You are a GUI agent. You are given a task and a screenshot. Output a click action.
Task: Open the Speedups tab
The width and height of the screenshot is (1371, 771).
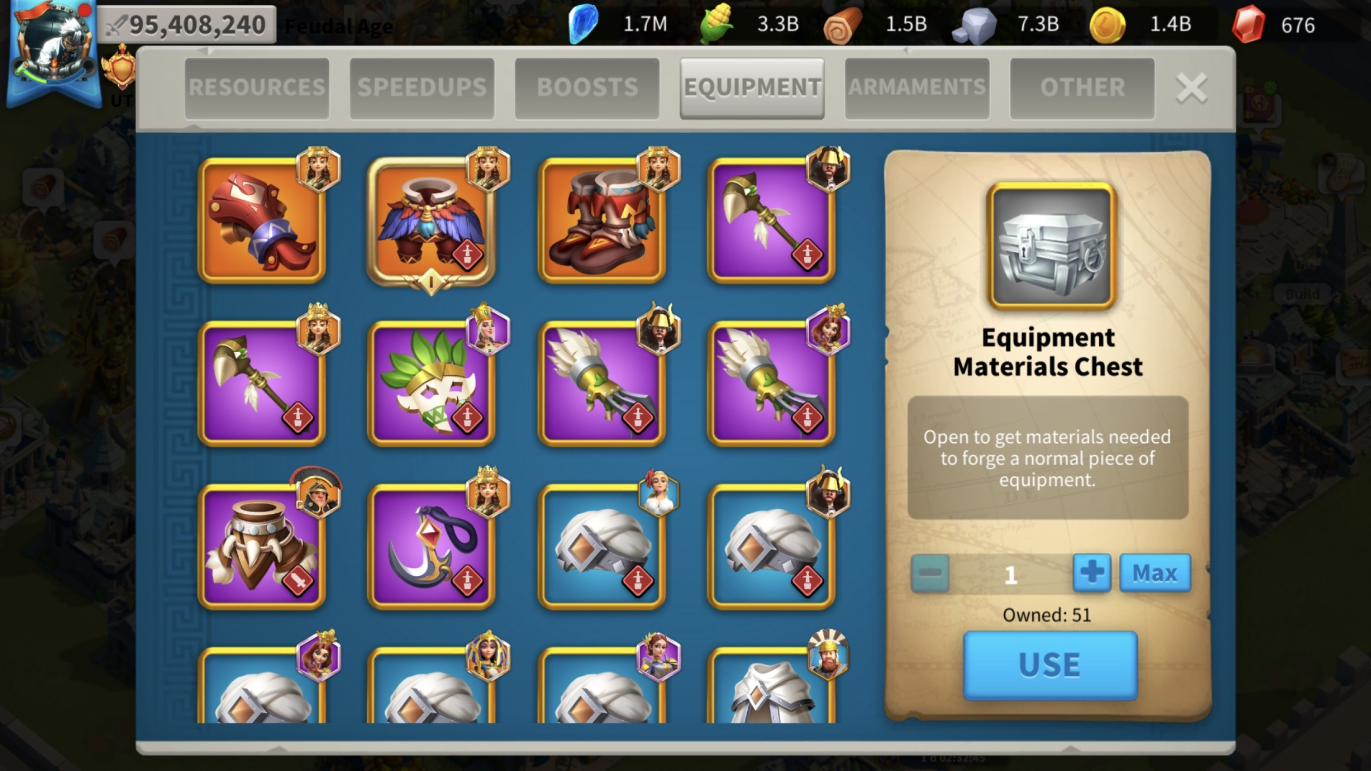click(x=422, y=88)
